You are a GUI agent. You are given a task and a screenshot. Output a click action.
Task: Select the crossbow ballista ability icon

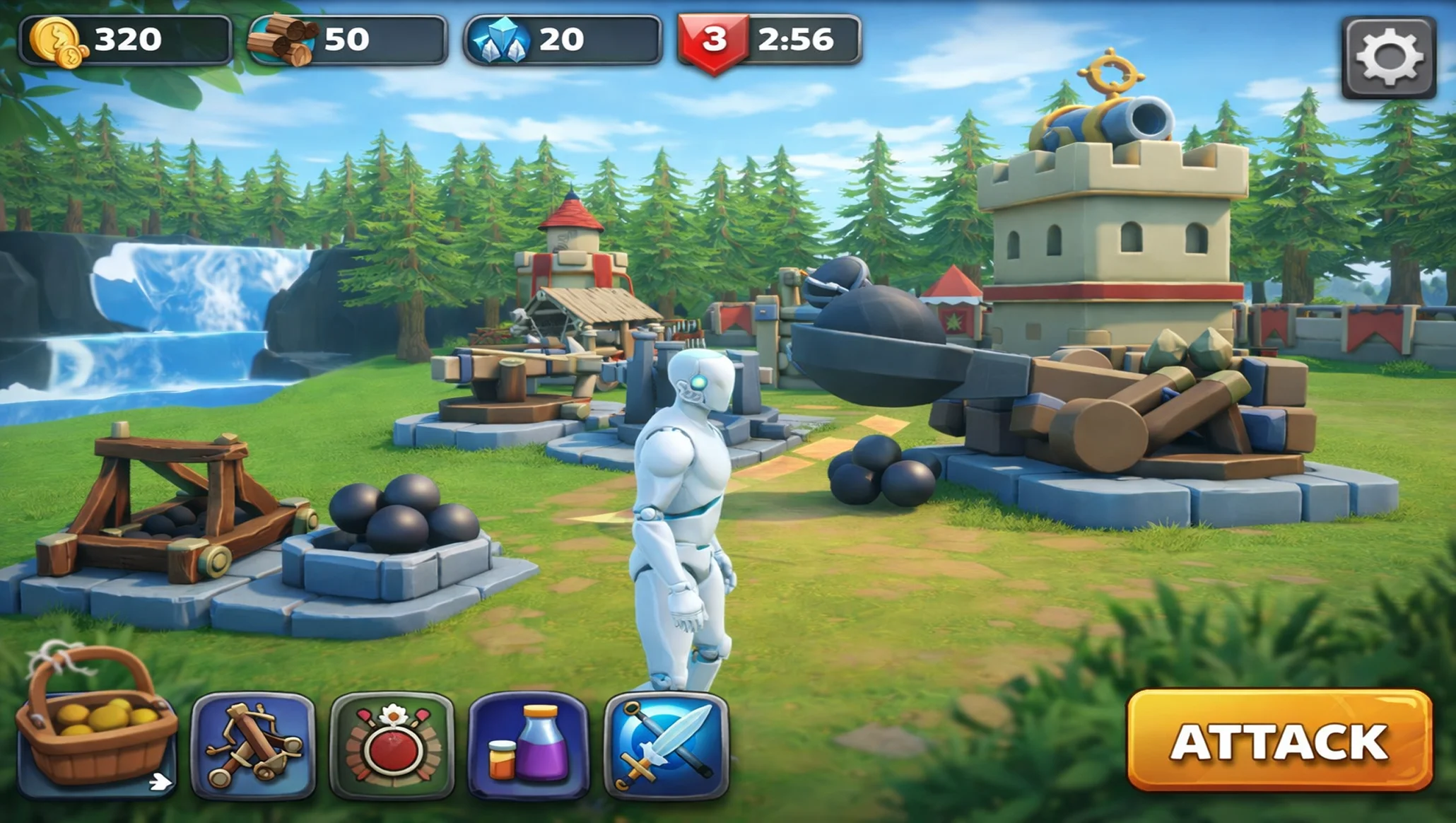pos(253,746)
